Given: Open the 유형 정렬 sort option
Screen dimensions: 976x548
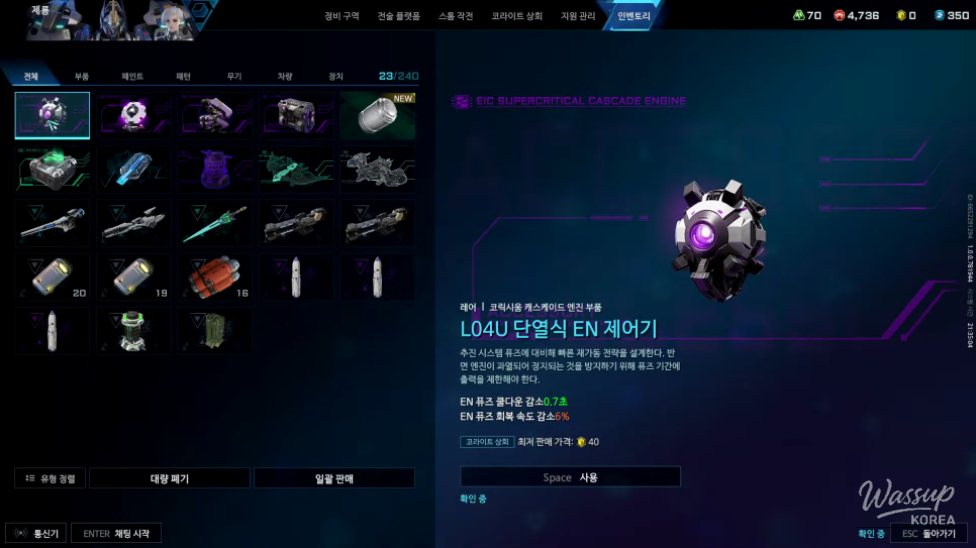Looking at the screenshot, I should 51,479.
